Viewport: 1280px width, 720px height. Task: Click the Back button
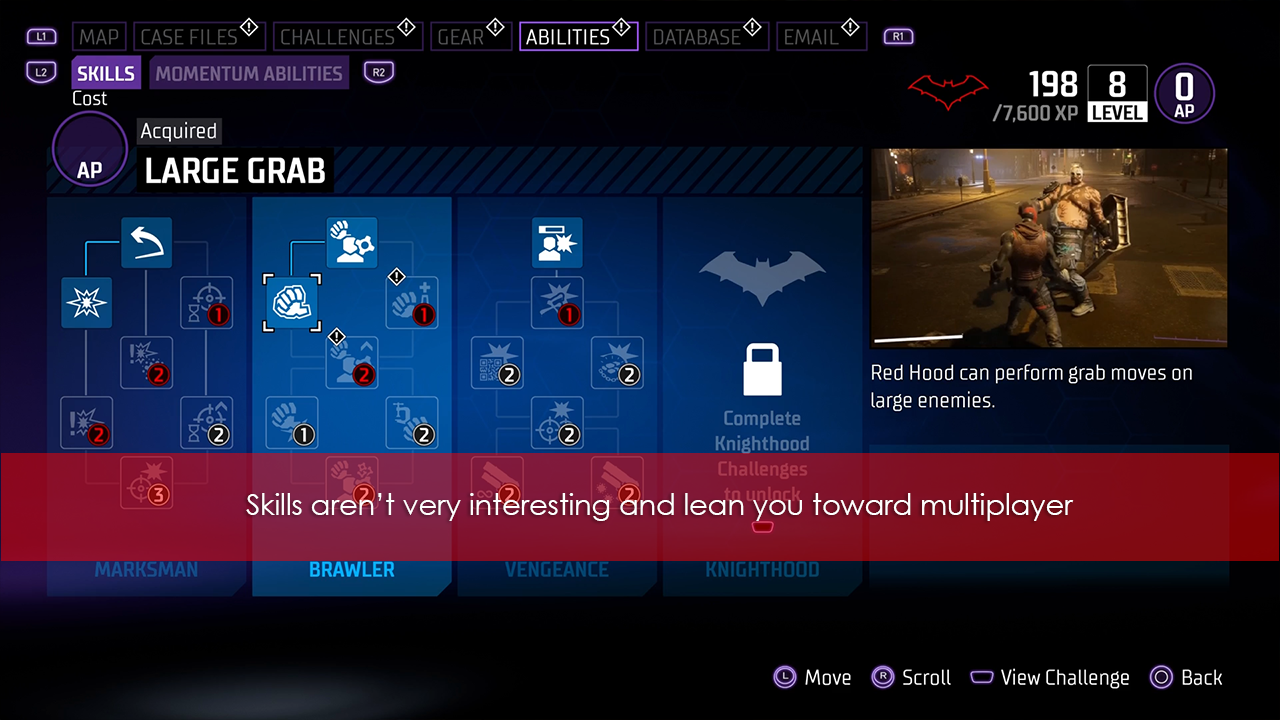(x=1187, y=677)
